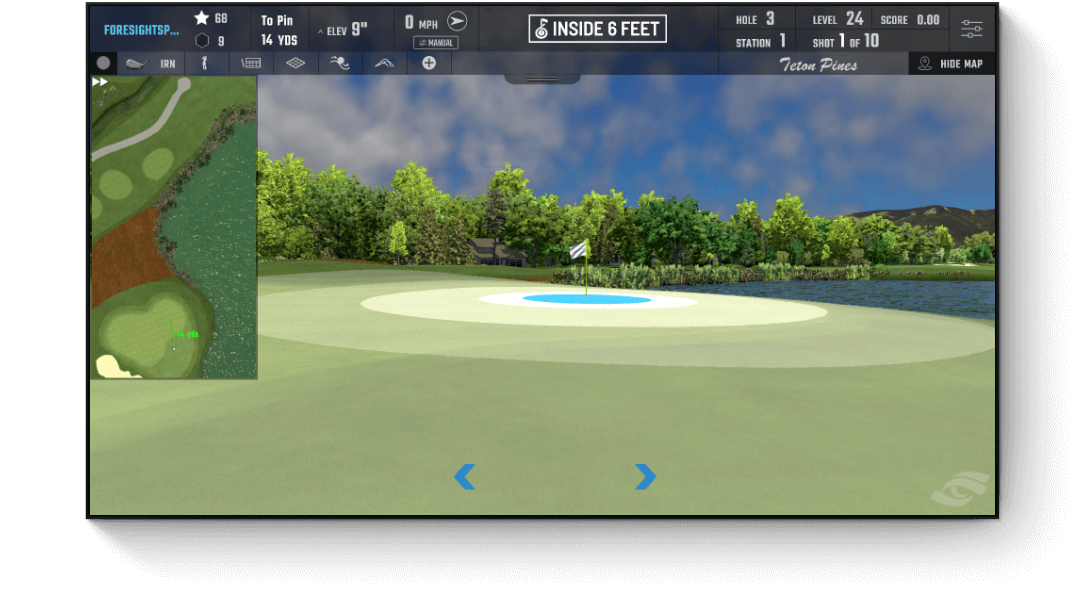Click the plus icon in toolbar
This screenshot has width=1082, height=602.
coord(429,63)
